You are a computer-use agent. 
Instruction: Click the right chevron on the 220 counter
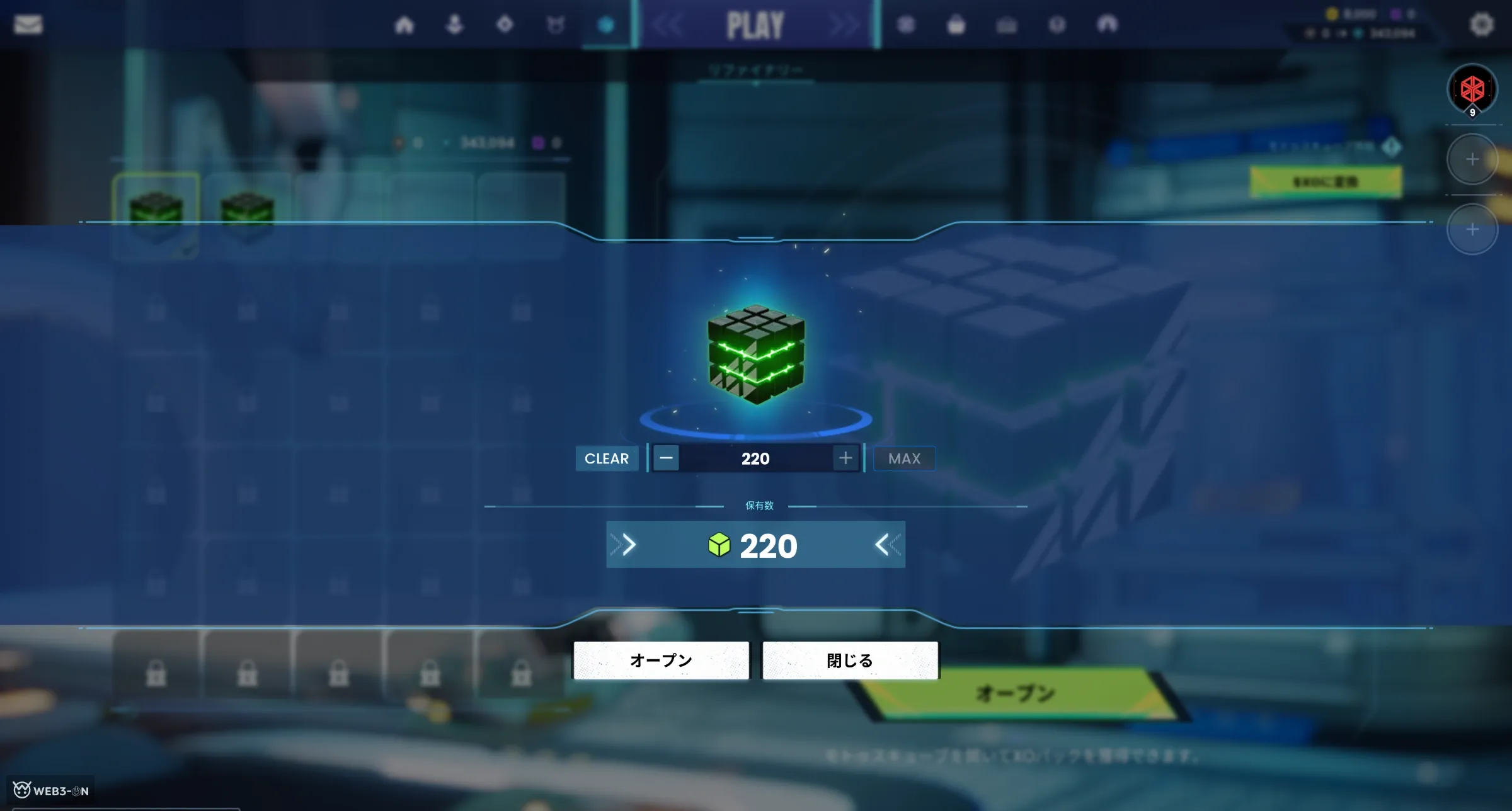(627, 544)
